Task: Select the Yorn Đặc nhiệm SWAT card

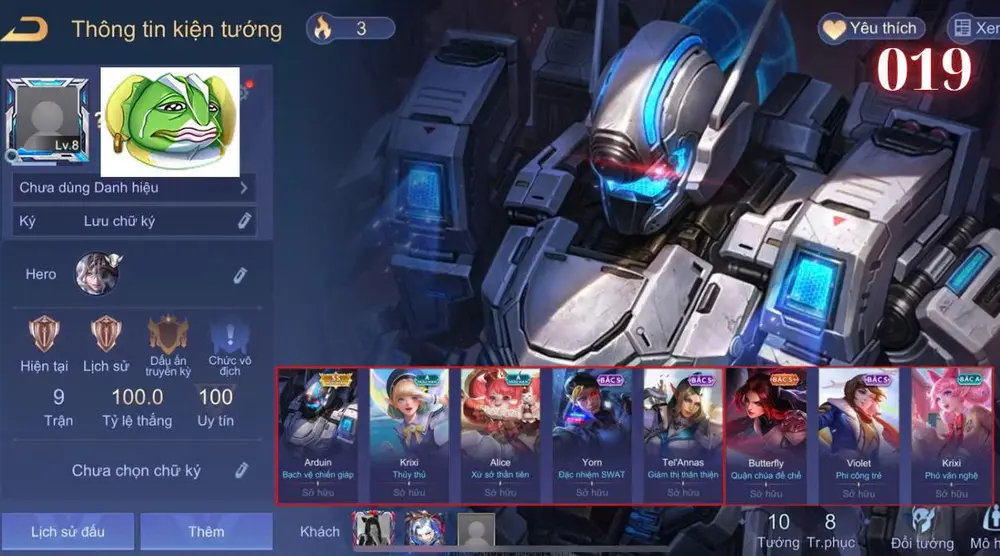Action: [x=591, y=436]
